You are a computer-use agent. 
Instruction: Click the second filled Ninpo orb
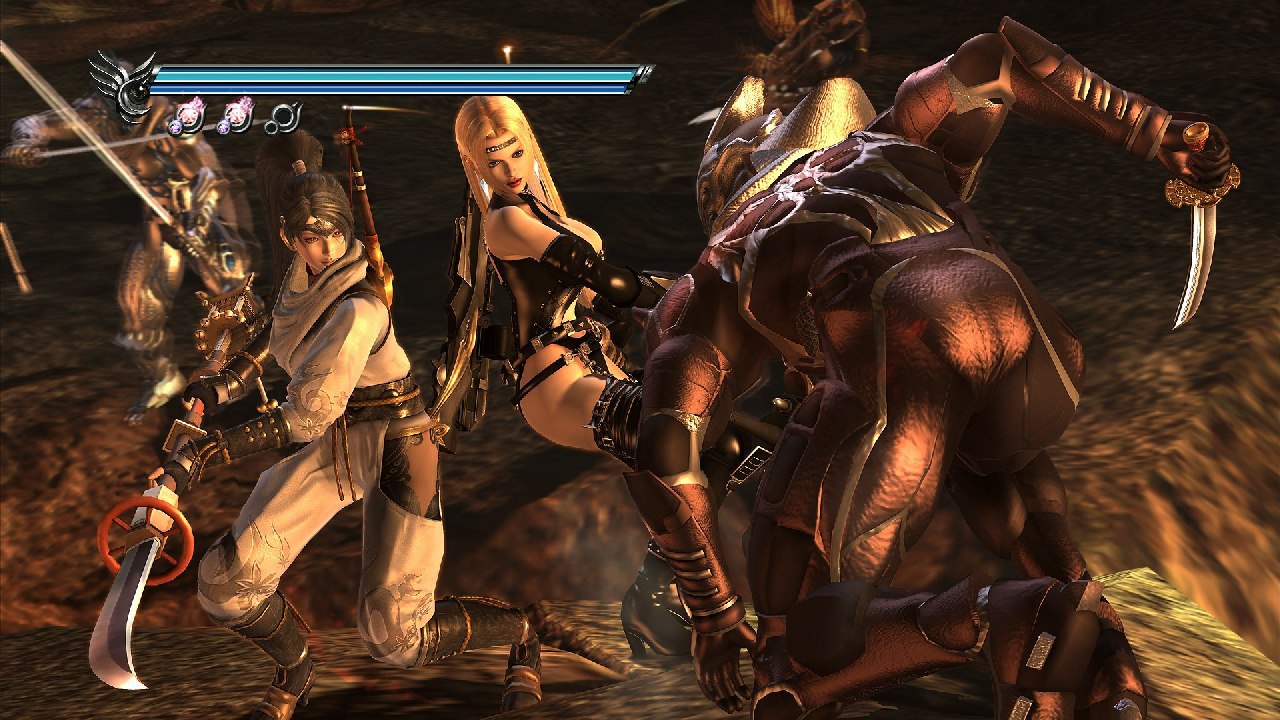click(238, 115)
